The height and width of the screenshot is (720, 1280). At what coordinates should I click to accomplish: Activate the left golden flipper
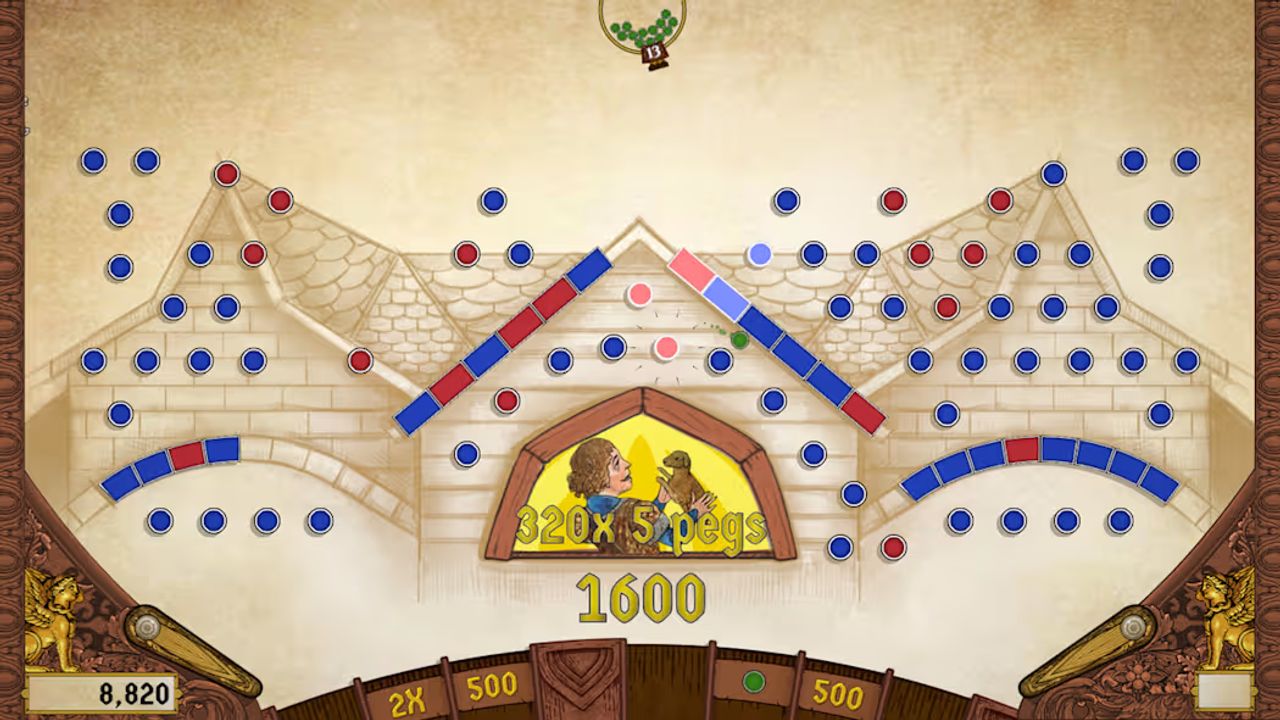click(192, 650)
